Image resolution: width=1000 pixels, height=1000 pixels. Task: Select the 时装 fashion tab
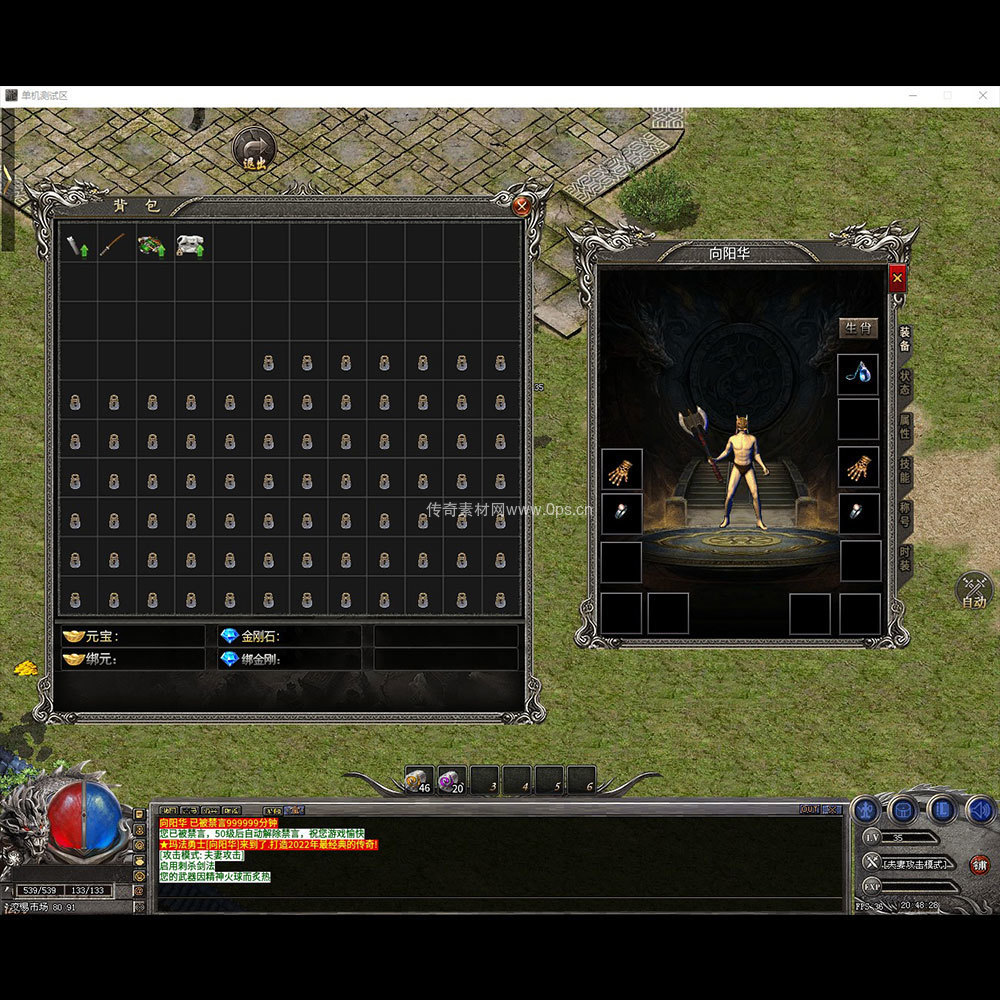904,559
